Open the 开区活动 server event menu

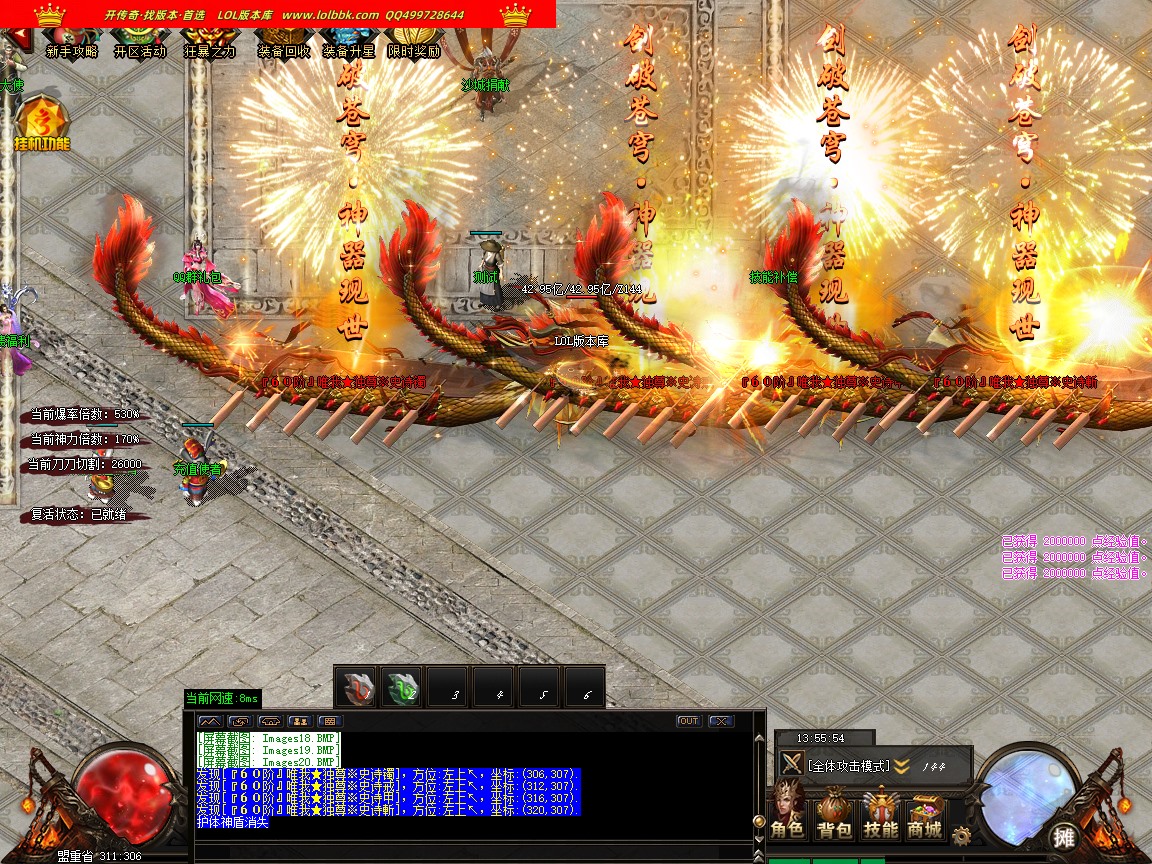(x=140, y=43)
